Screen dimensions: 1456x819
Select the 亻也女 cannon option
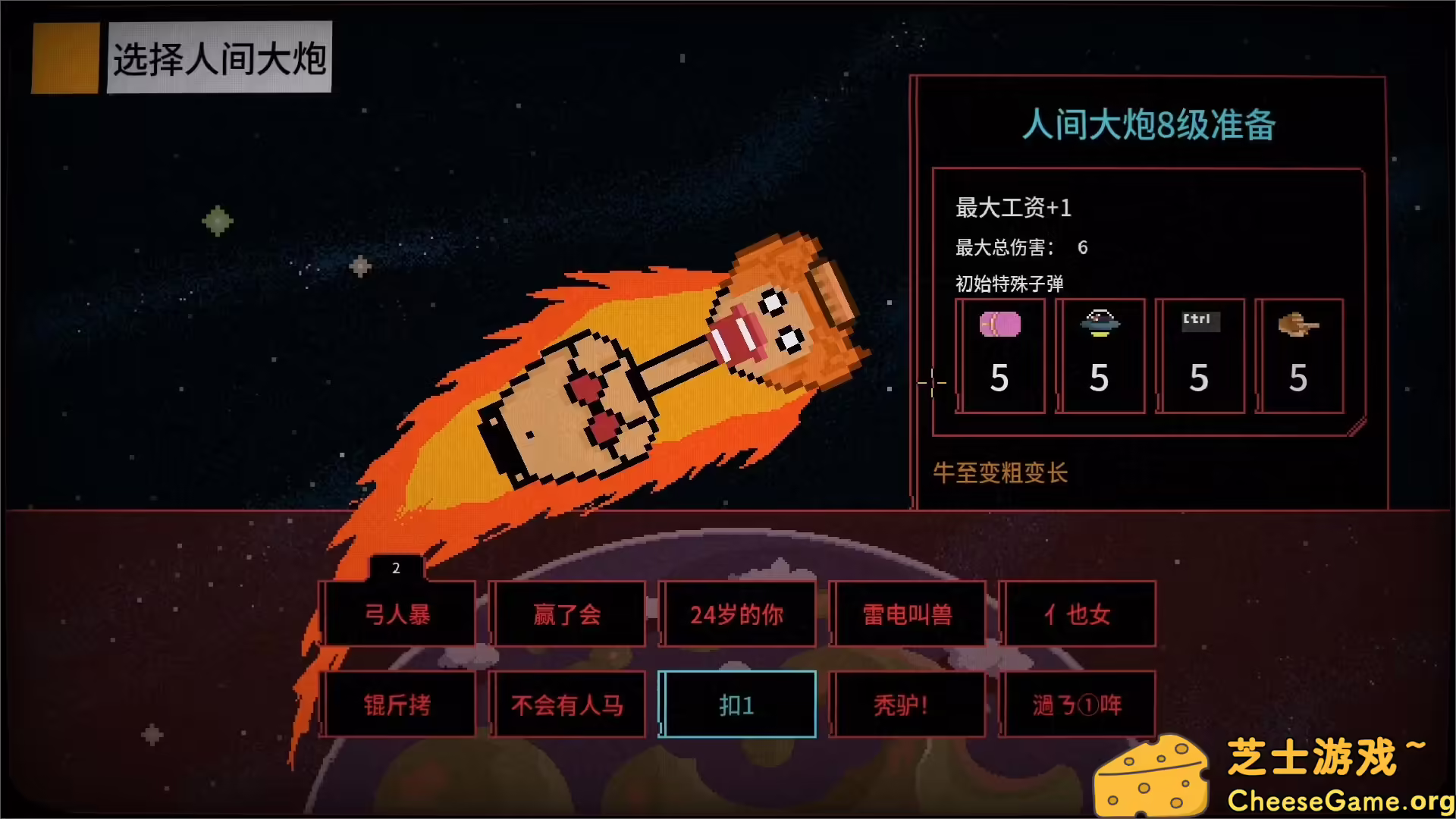1079,614
